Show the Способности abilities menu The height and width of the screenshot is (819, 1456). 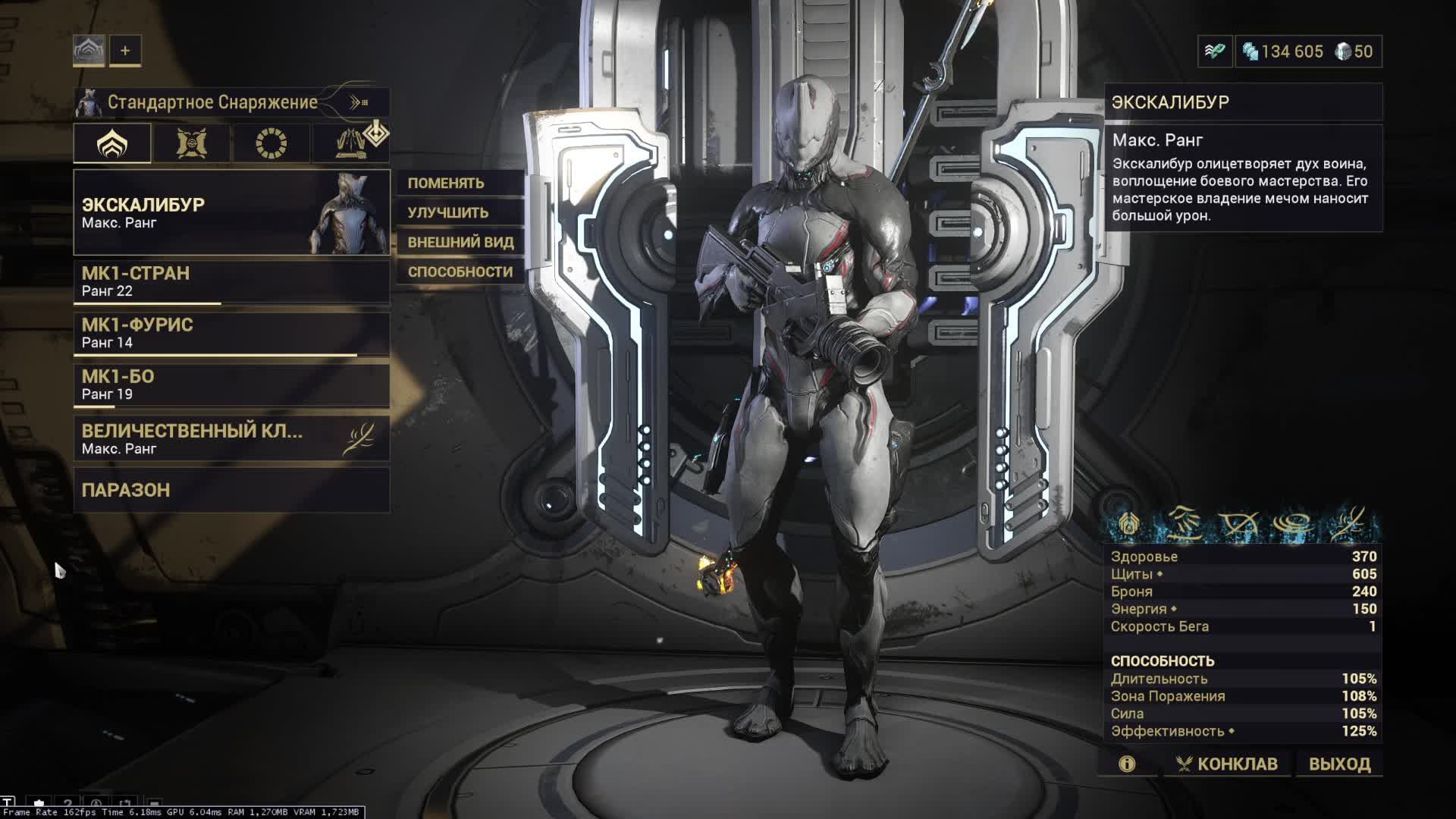point(460,271)
